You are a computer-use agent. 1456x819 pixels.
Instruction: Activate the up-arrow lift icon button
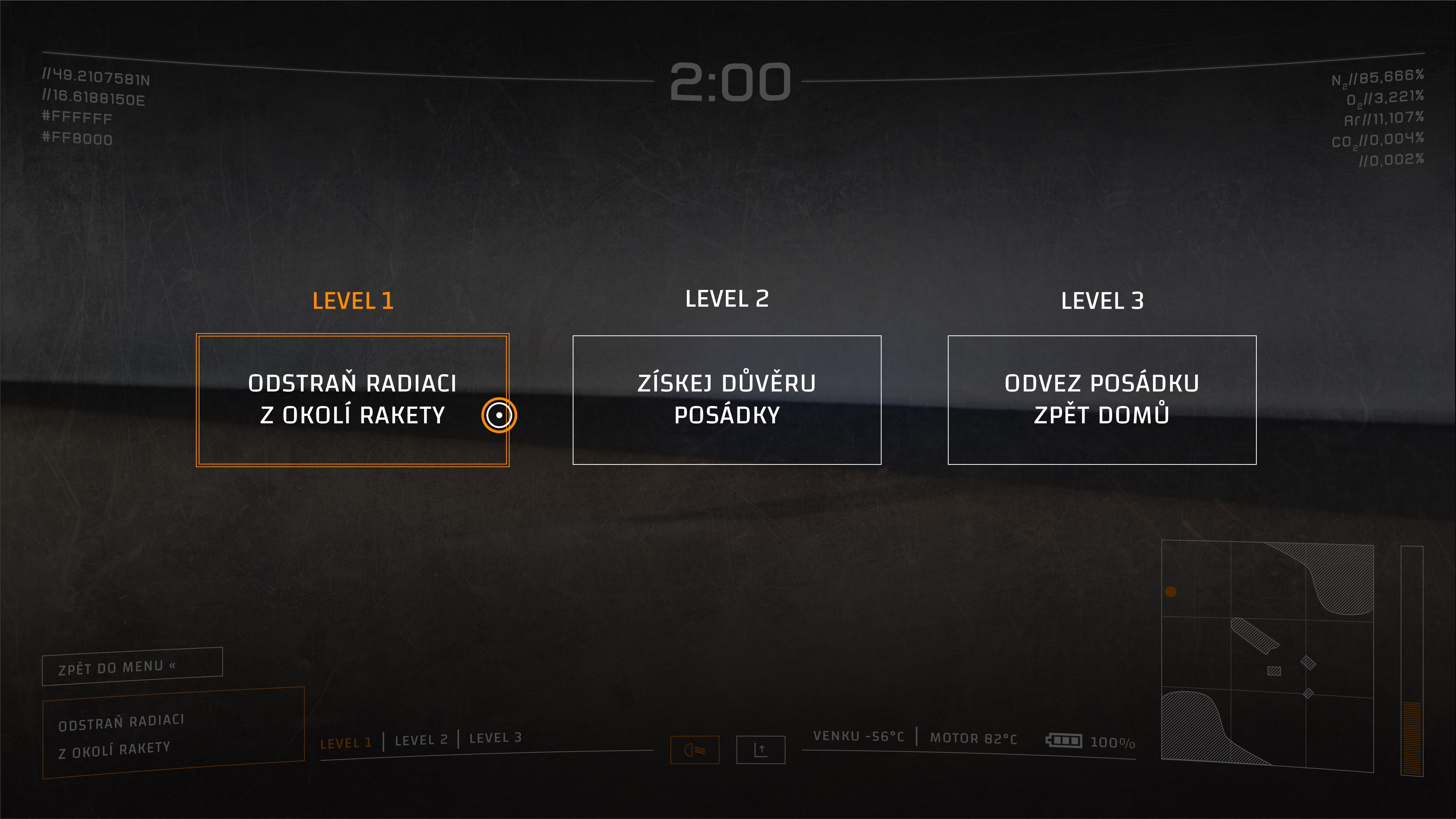click(761, 750)
